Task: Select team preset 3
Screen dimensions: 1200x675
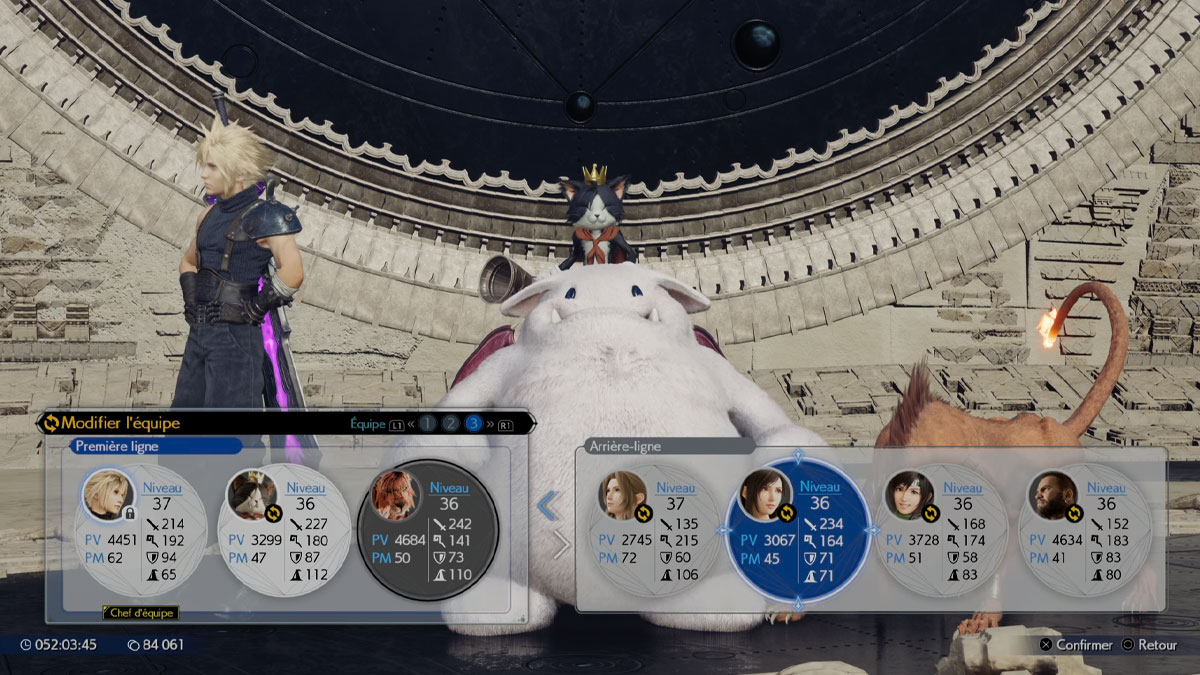Action: coord(474,423)
